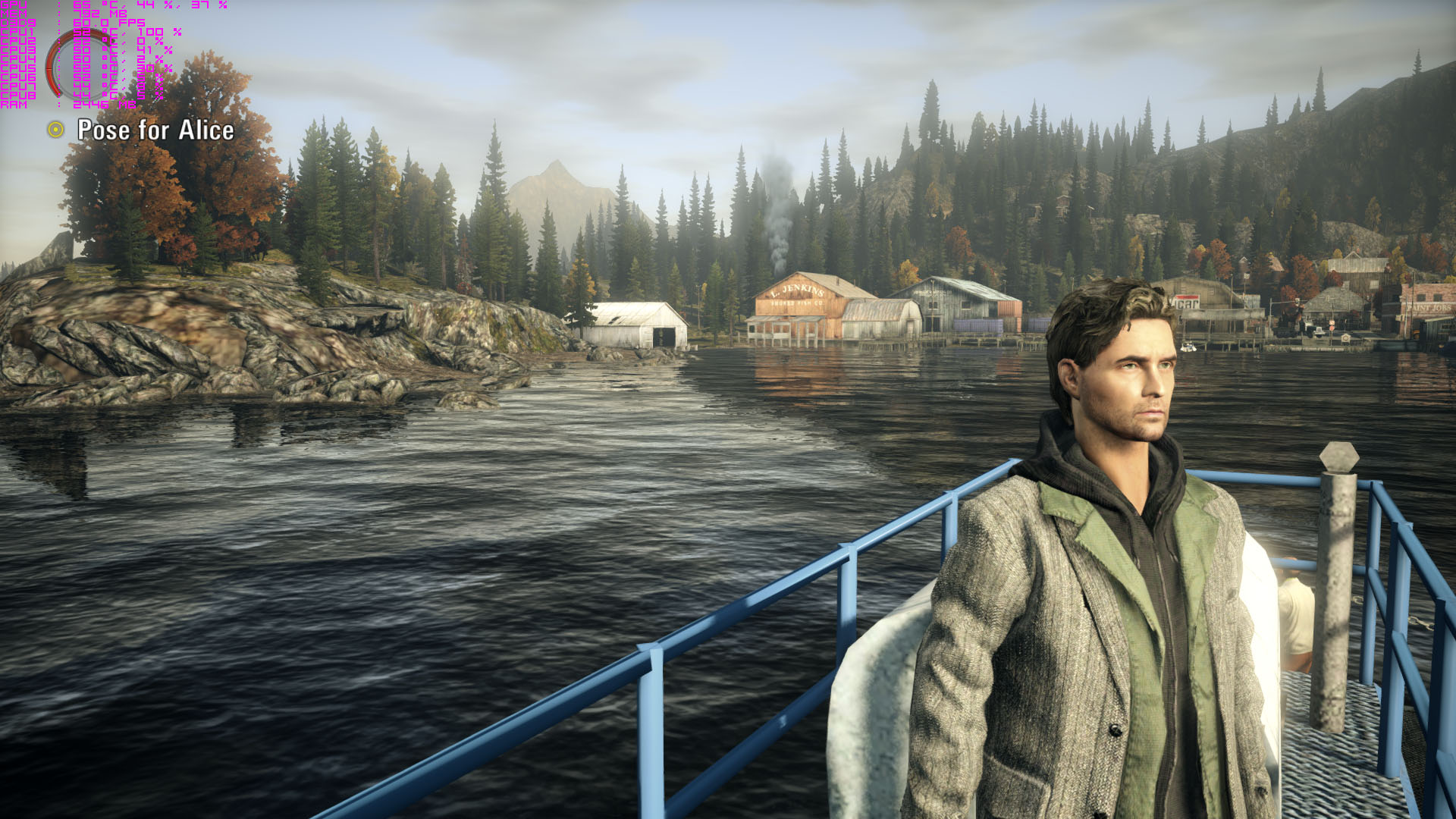The width and height of the screenshot is (1456, 819).
Task: Click the yellow objective marker icon
Action: tap(55, 130)
